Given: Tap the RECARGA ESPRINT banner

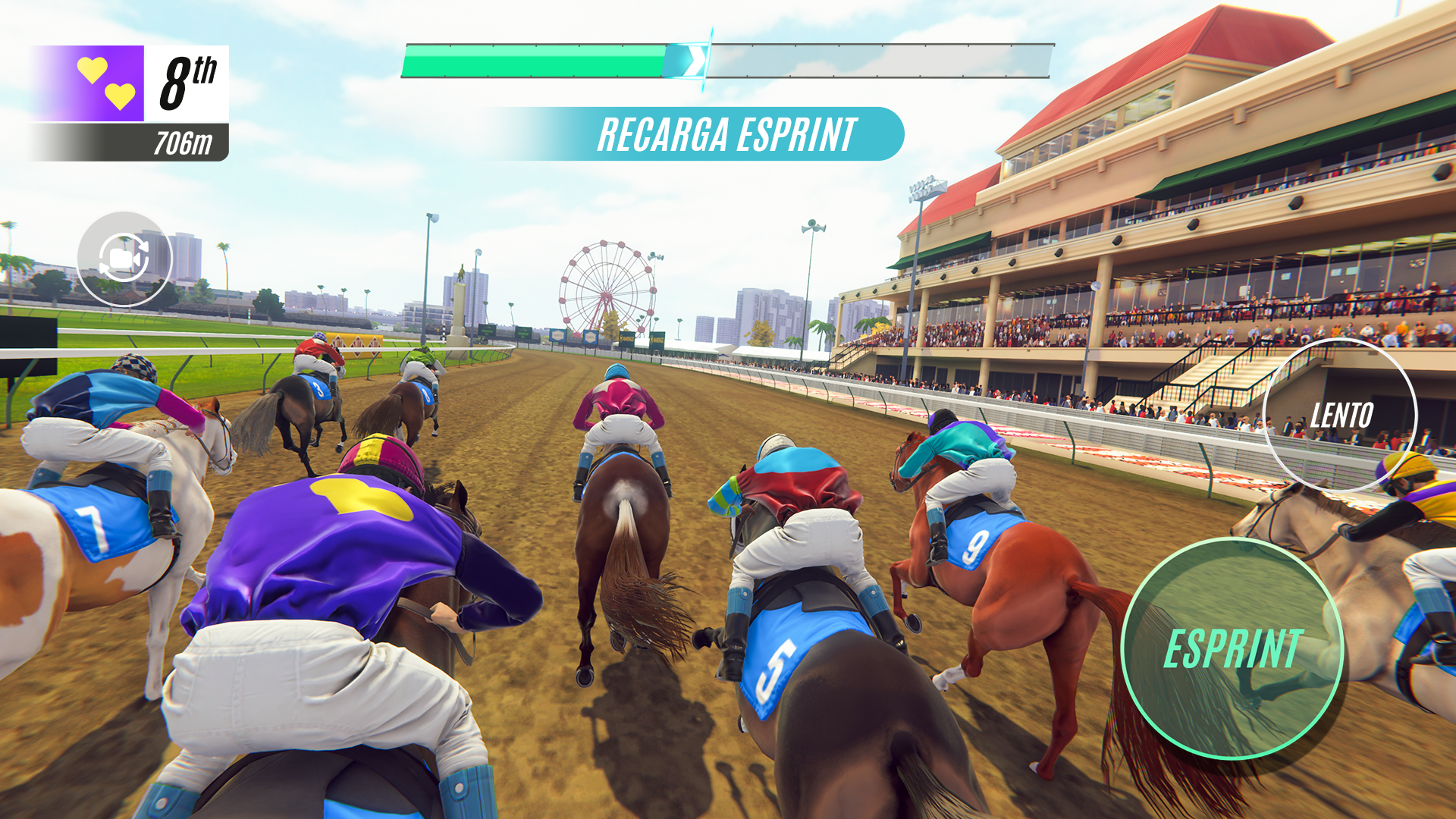Looking at the screenshot, I should tap(728, 133).
